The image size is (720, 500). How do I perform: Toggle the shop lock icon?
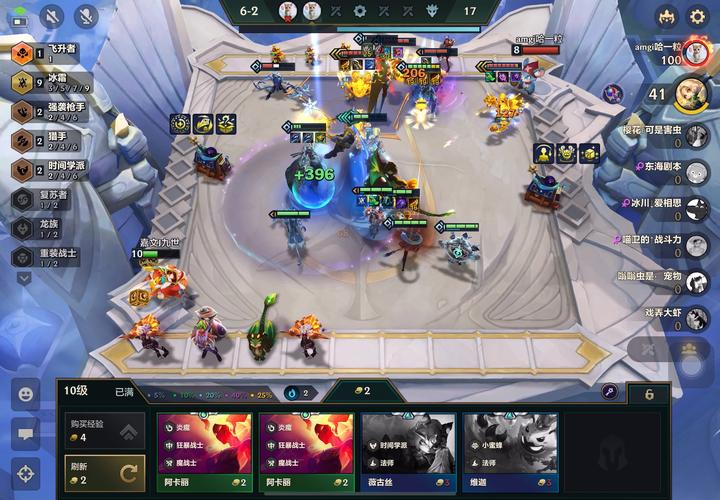[609, 392]
